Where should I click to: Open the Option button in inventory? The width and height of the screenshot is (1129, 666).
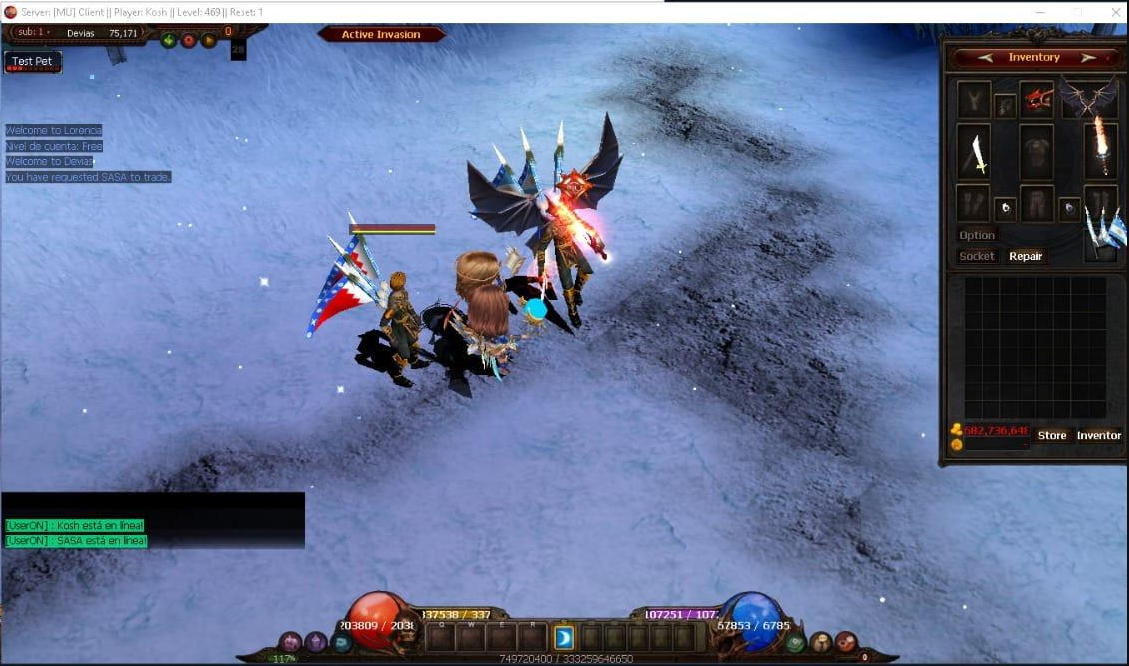(977, 236)
